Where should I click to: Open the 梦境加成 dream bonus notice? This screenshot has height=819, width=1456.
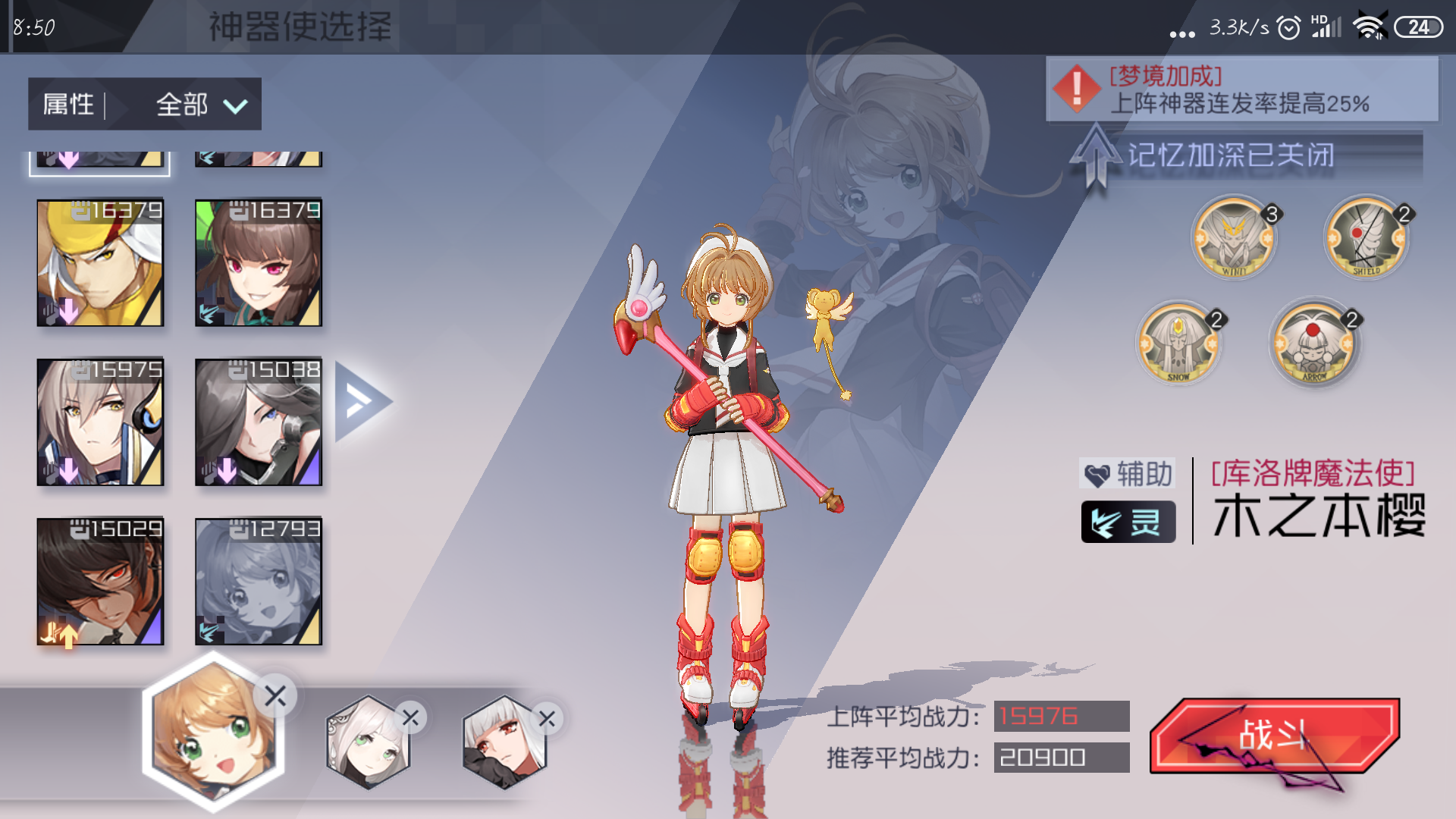click(x=1241, y=89)
